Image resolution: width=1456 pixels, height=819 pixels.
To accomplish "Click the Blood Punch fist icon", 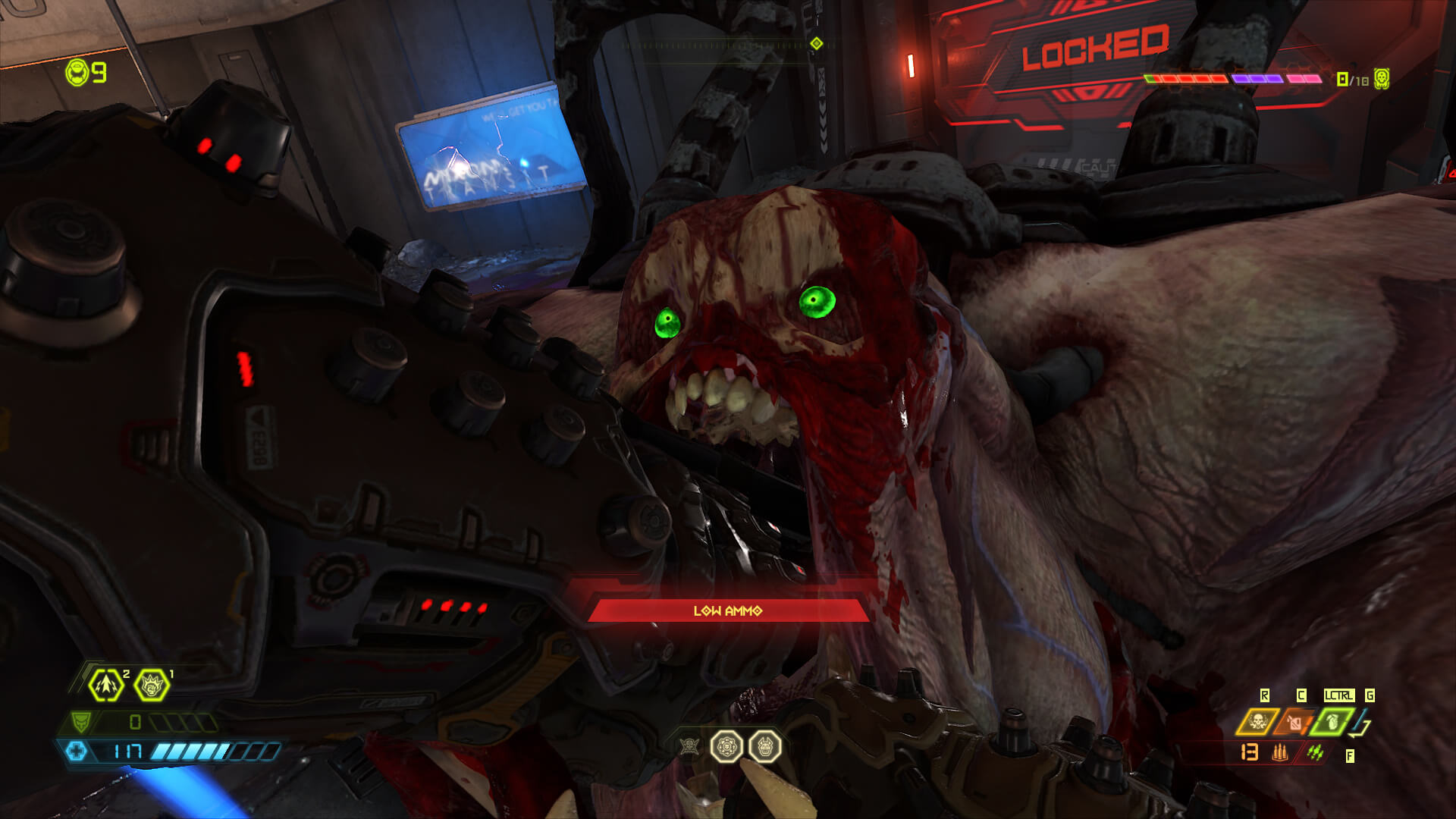I will click(x=152, y=685).
